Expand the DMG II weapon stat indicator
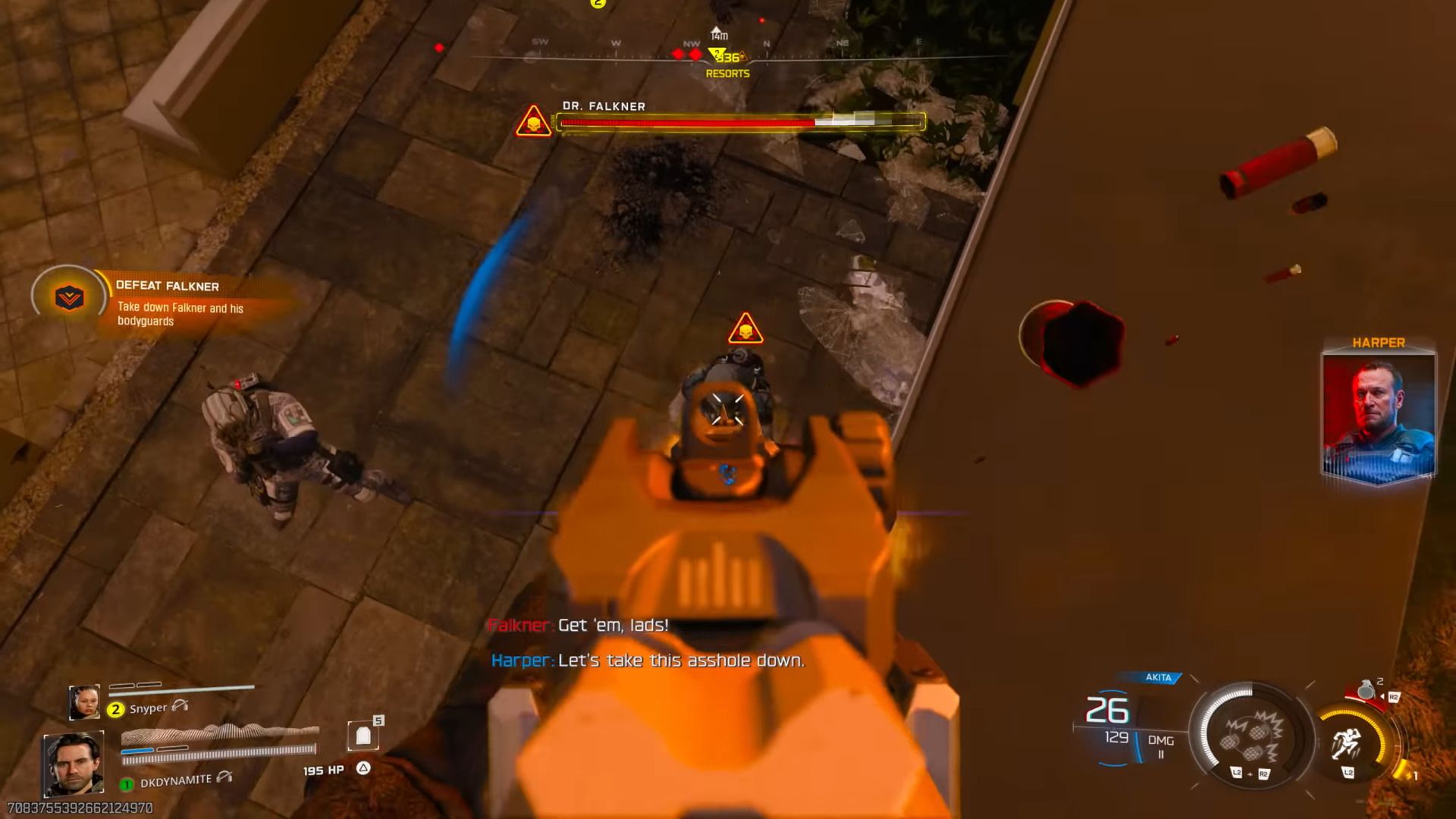This screenshot has height=819, width=1456. 1162,746
